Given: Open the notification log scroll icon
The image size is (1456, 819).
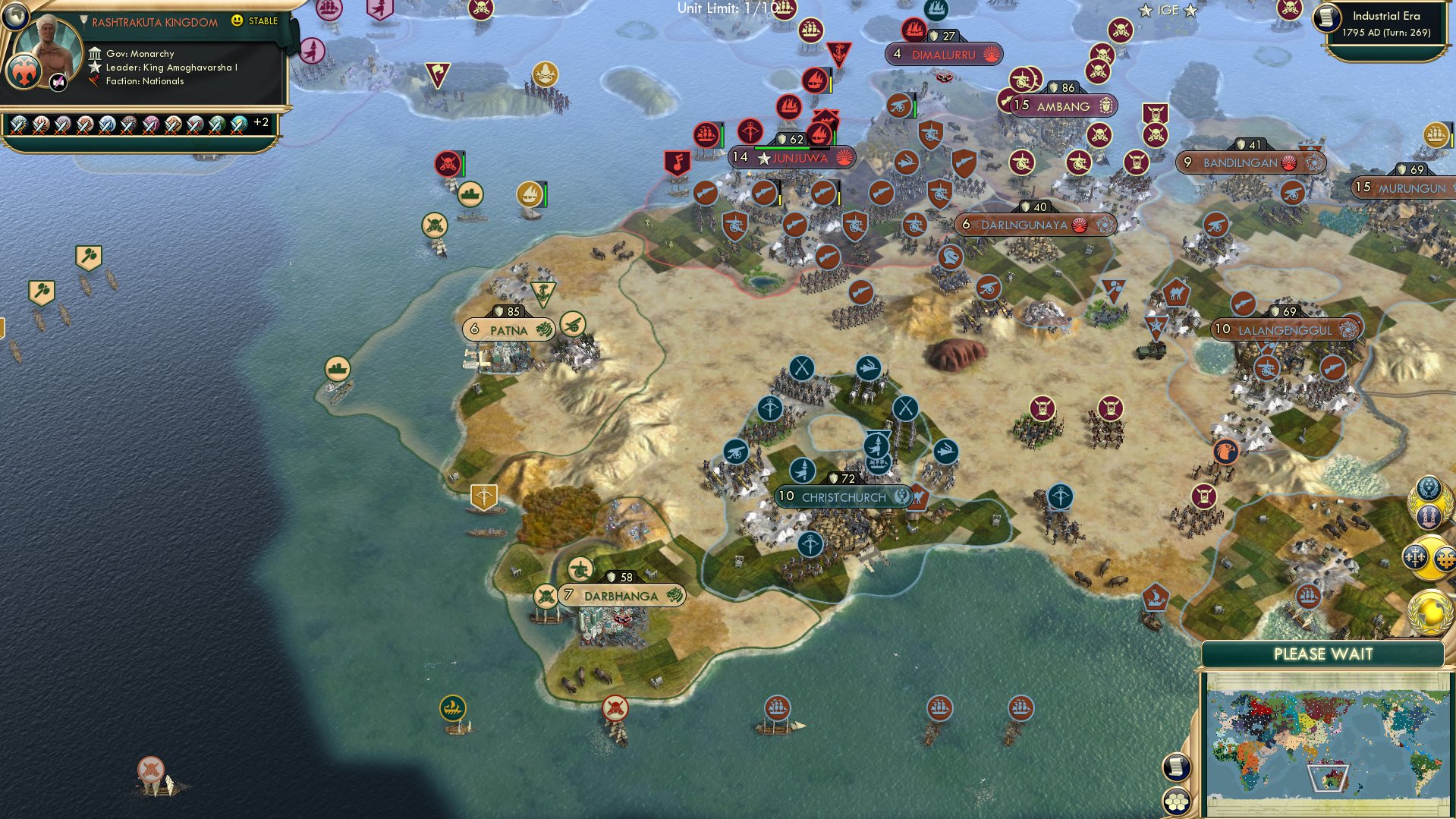Looking at the screenshot, I should click(x=1177, y=769).
